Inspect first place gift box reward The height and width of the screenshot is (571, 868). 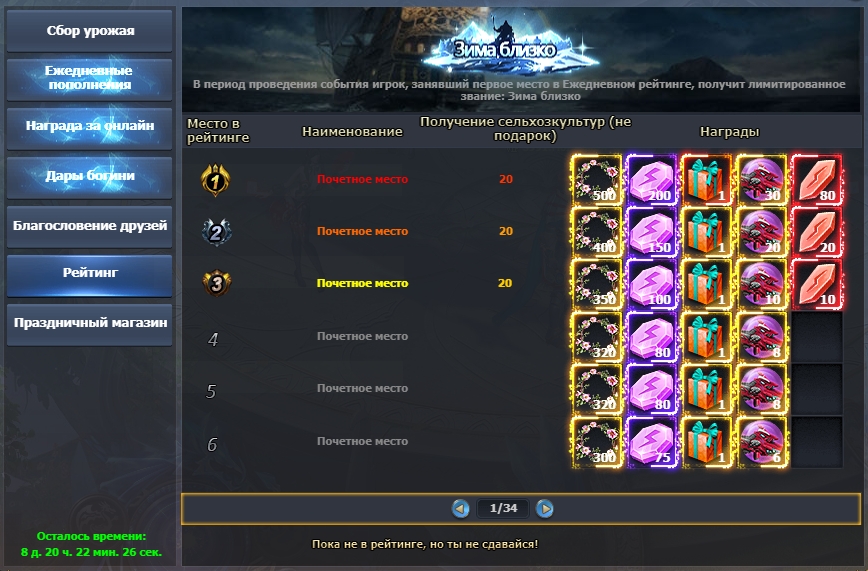coord(706,180)
